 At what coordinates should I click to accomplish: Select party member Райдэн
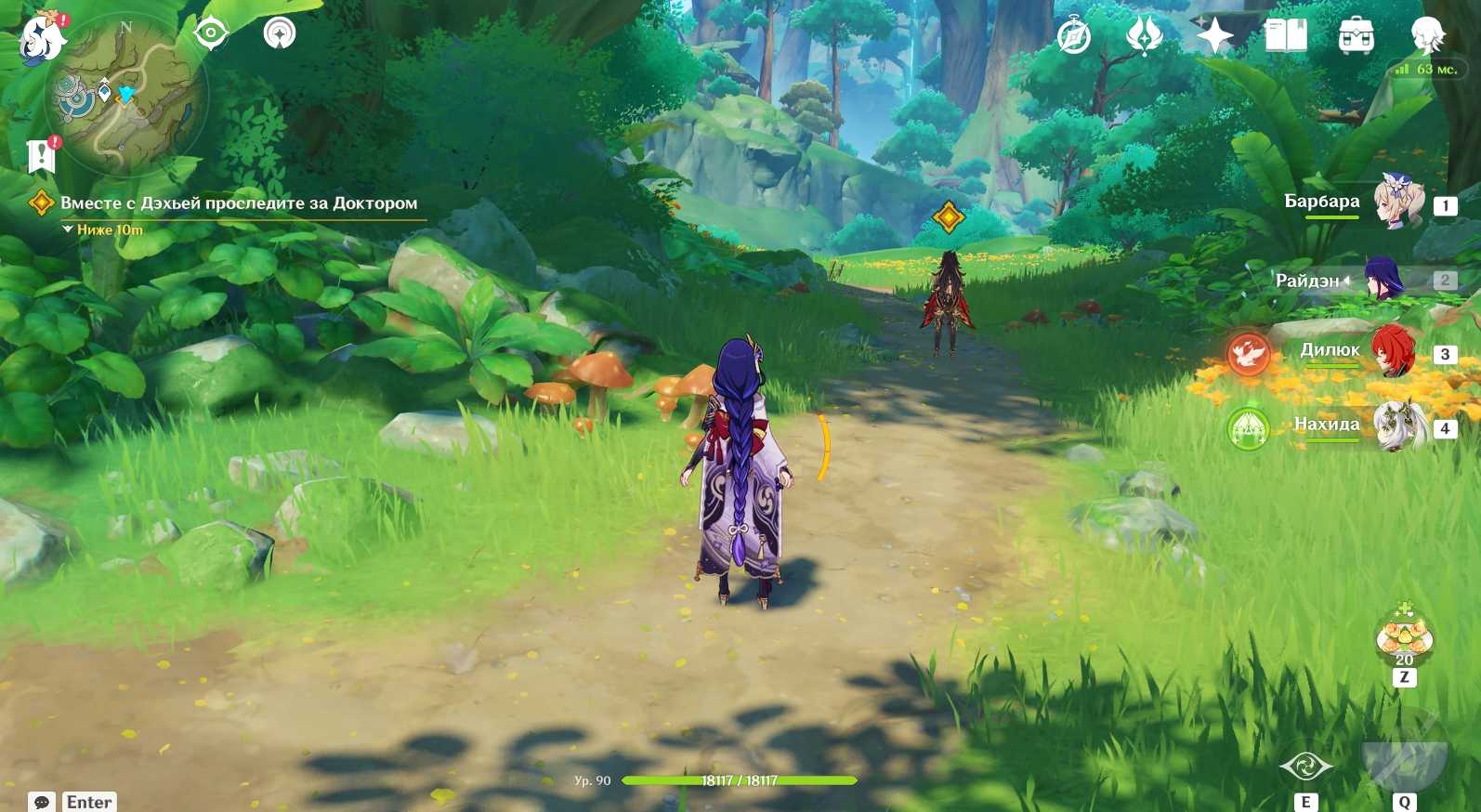tap(1383, 279)
